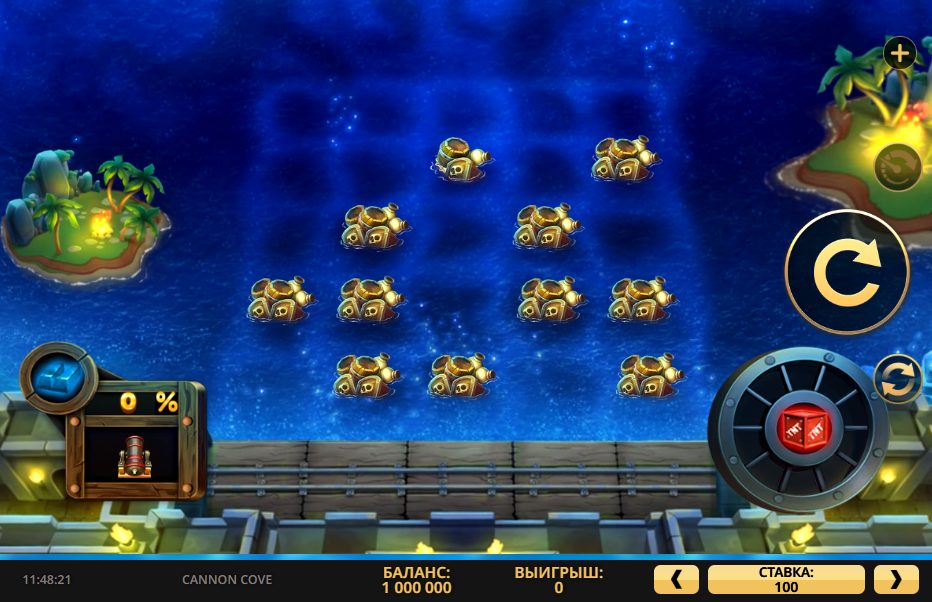Spin the reels with the large arrow button
The width and height of the screenshot is (932, 602).
click(846, 271)
